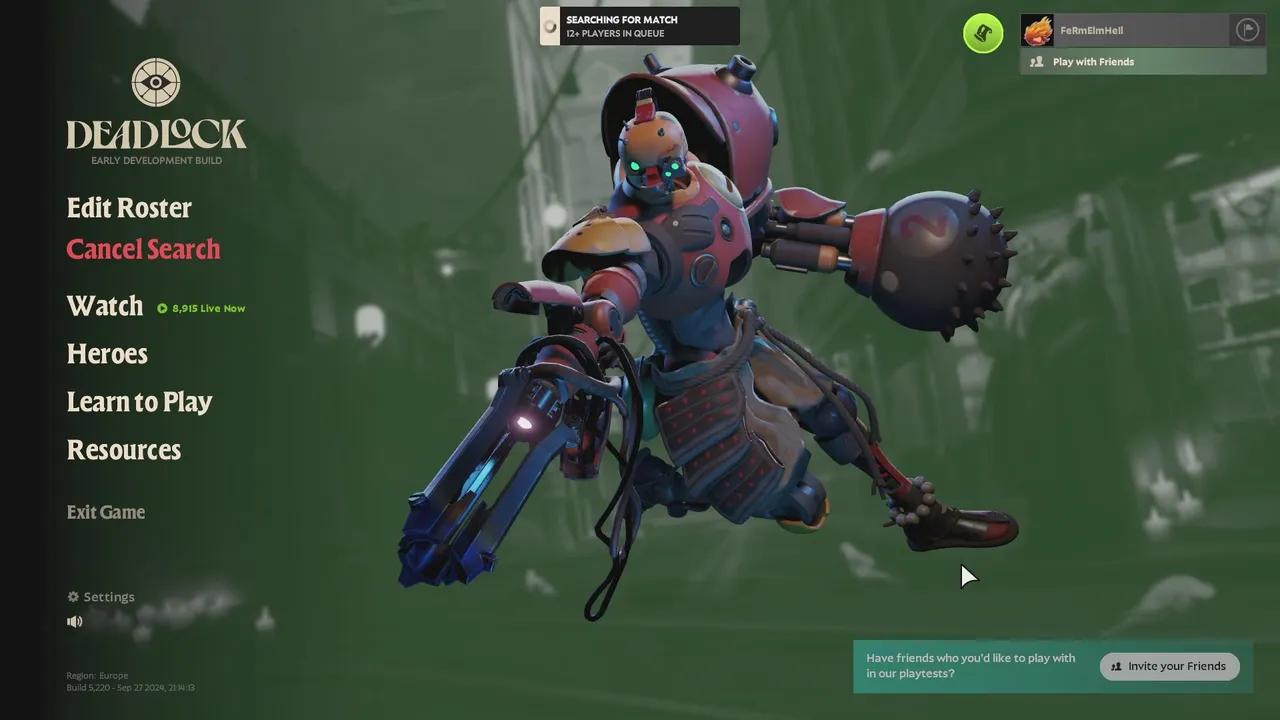Image resolution: width=1280 pixels, height=720 pixels.
Task: Select Learn to Play
Action: coord(139,402)
